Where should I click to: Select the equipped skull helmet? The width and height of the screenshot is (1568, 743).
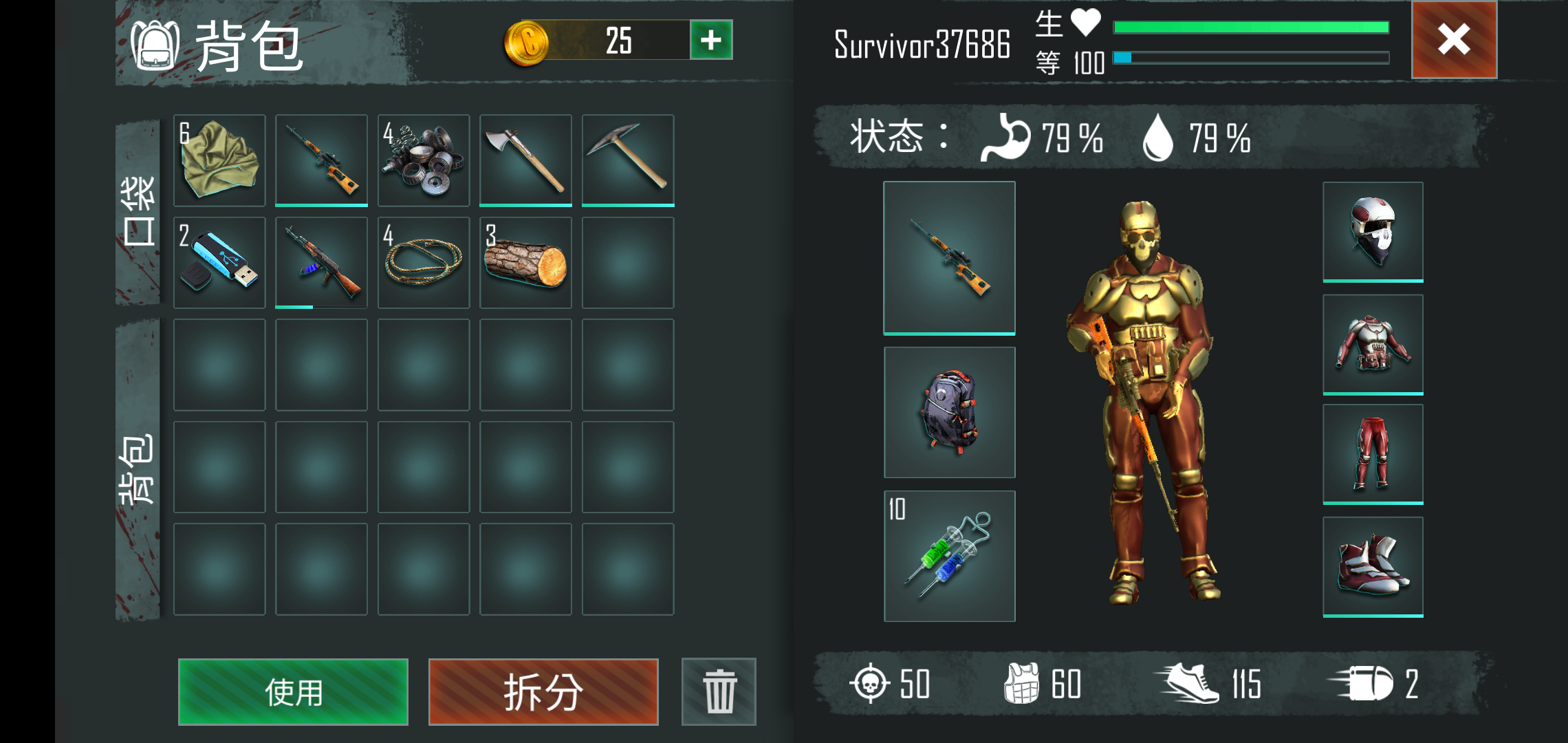pyautogui.click(x=1373, y=231)
